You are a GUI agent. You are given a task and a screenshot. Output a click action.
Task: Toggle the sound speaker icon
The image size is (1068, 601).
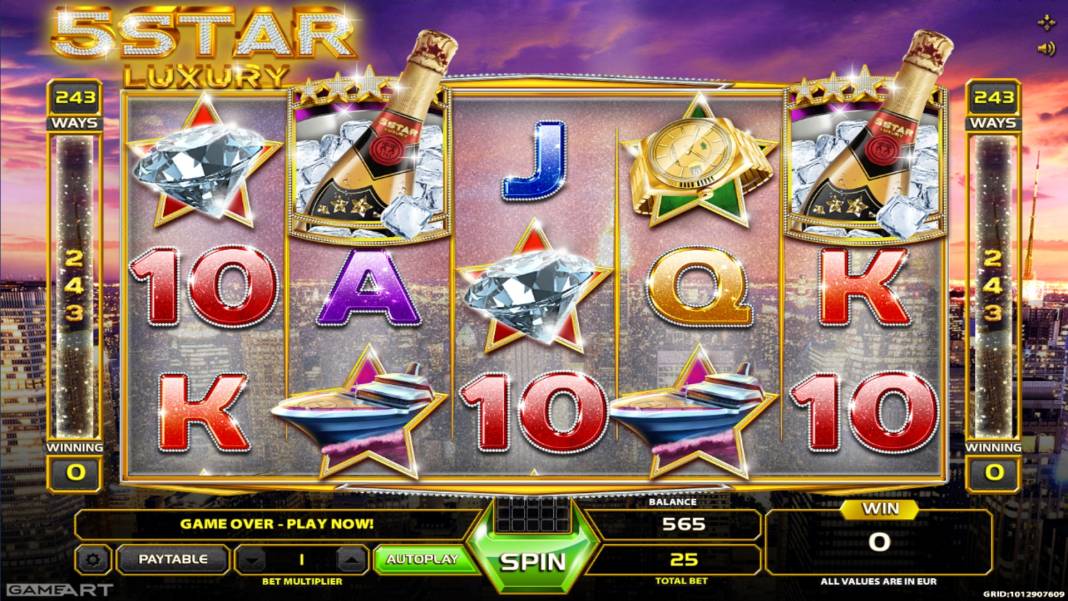(1046, 49)
